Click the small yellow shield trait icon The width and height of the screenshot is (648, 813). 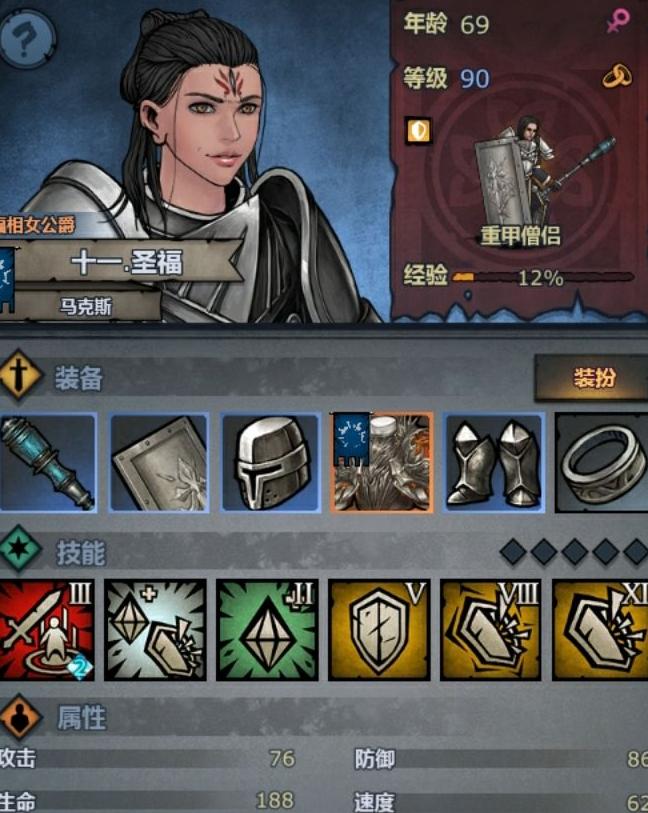pyautogui.click(x=419, y=130)
